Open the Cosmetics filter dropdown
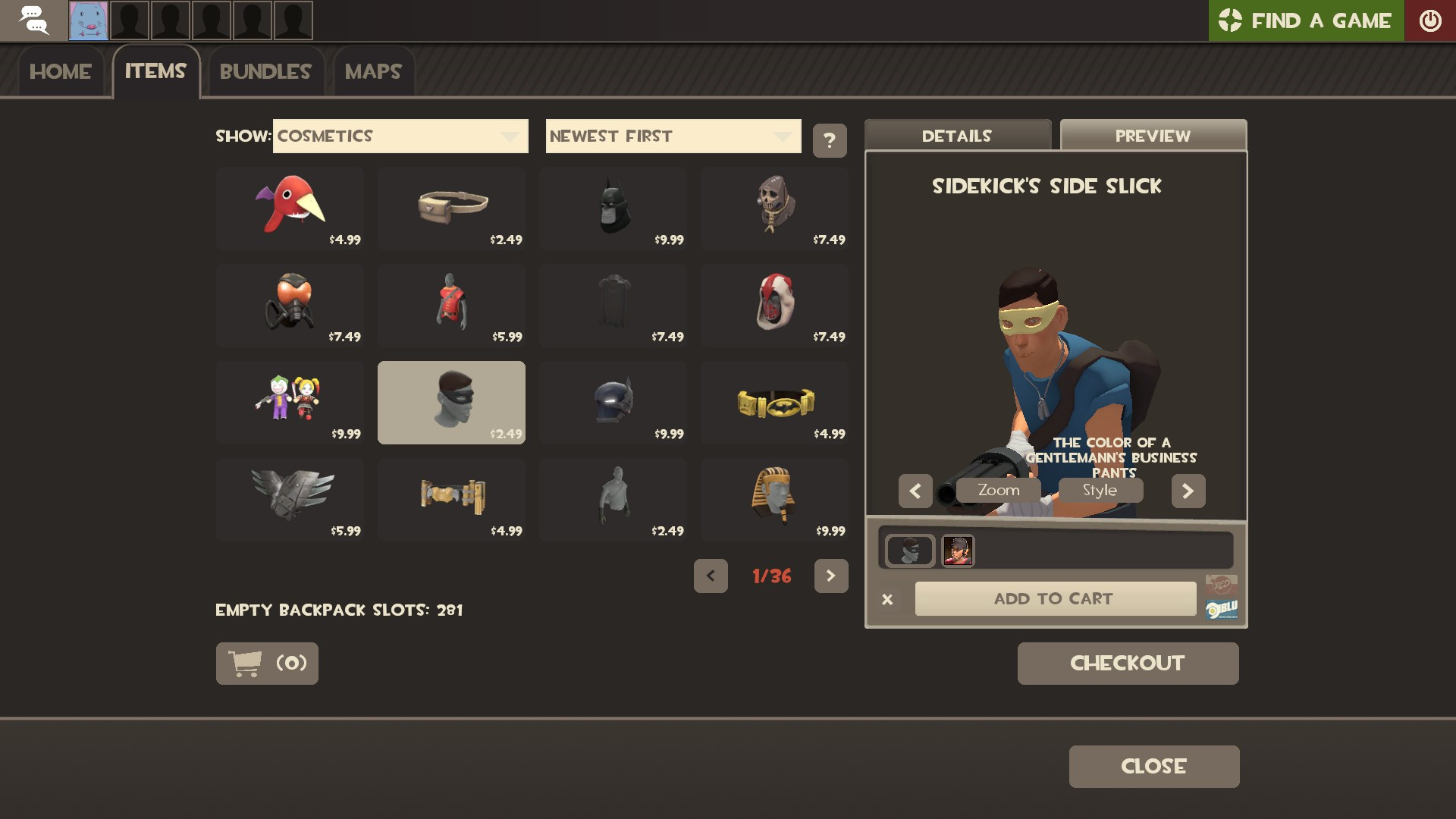 400,136
